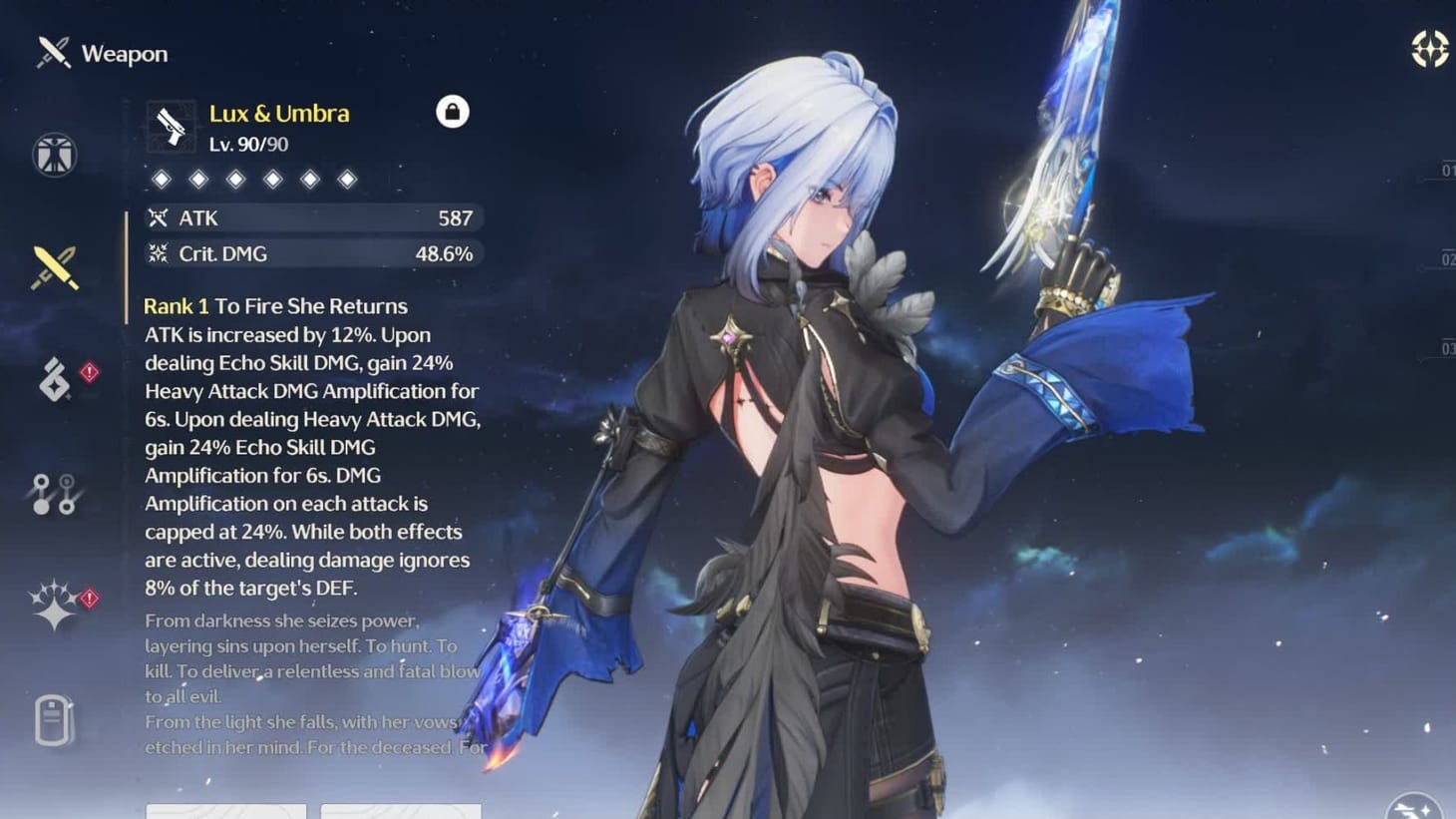Toggle the lock on Lux & Umbra
1456x819 pixels.
click(x=454, y=112)
